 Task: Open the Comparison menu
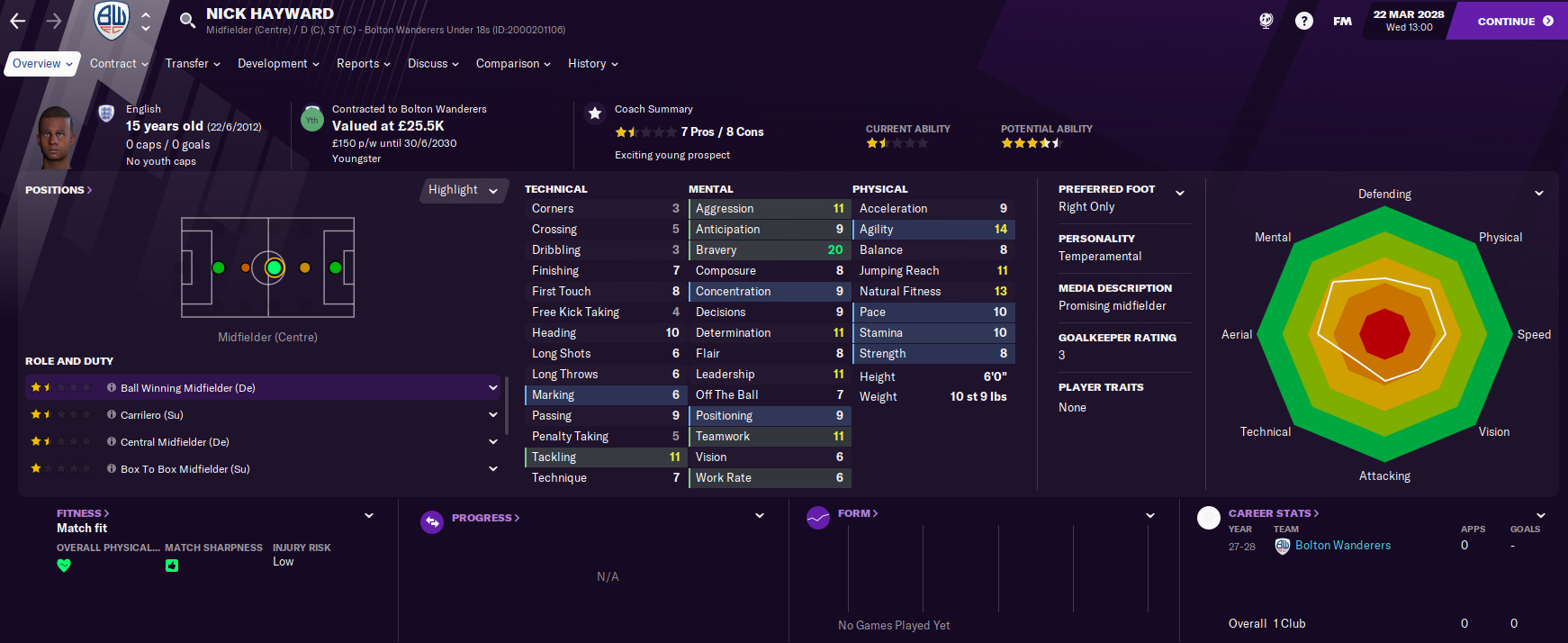coord(513,64)
